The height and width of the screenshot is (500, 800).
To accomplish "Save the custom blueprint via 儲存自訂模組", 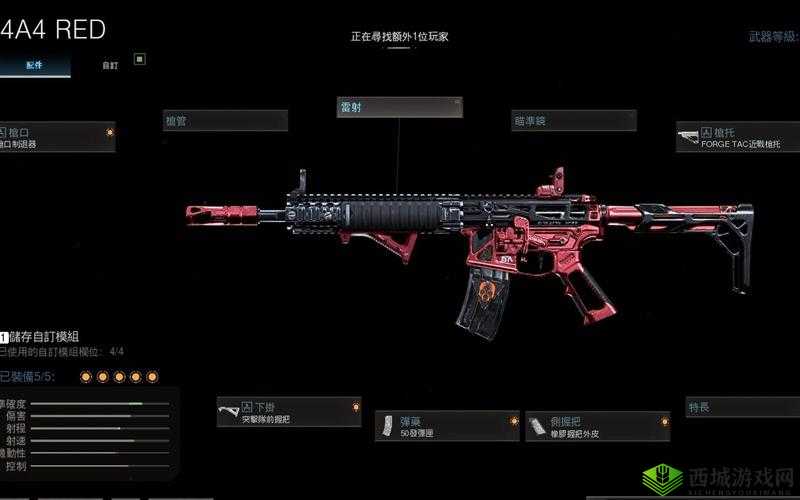I will pyautogui.click(x=45, y=337).
